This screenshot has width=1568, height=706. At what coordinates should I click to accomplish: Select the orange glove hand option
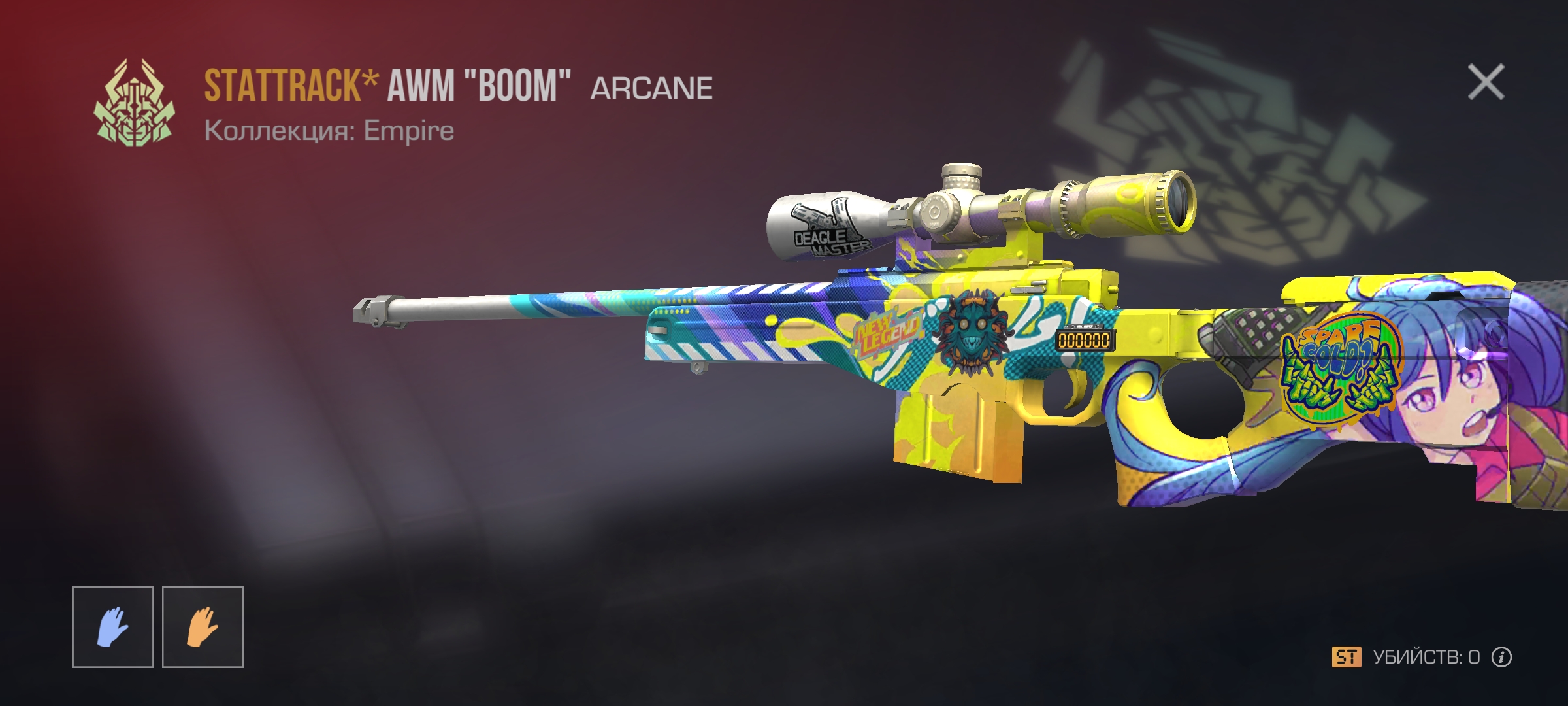coord(203,627)
